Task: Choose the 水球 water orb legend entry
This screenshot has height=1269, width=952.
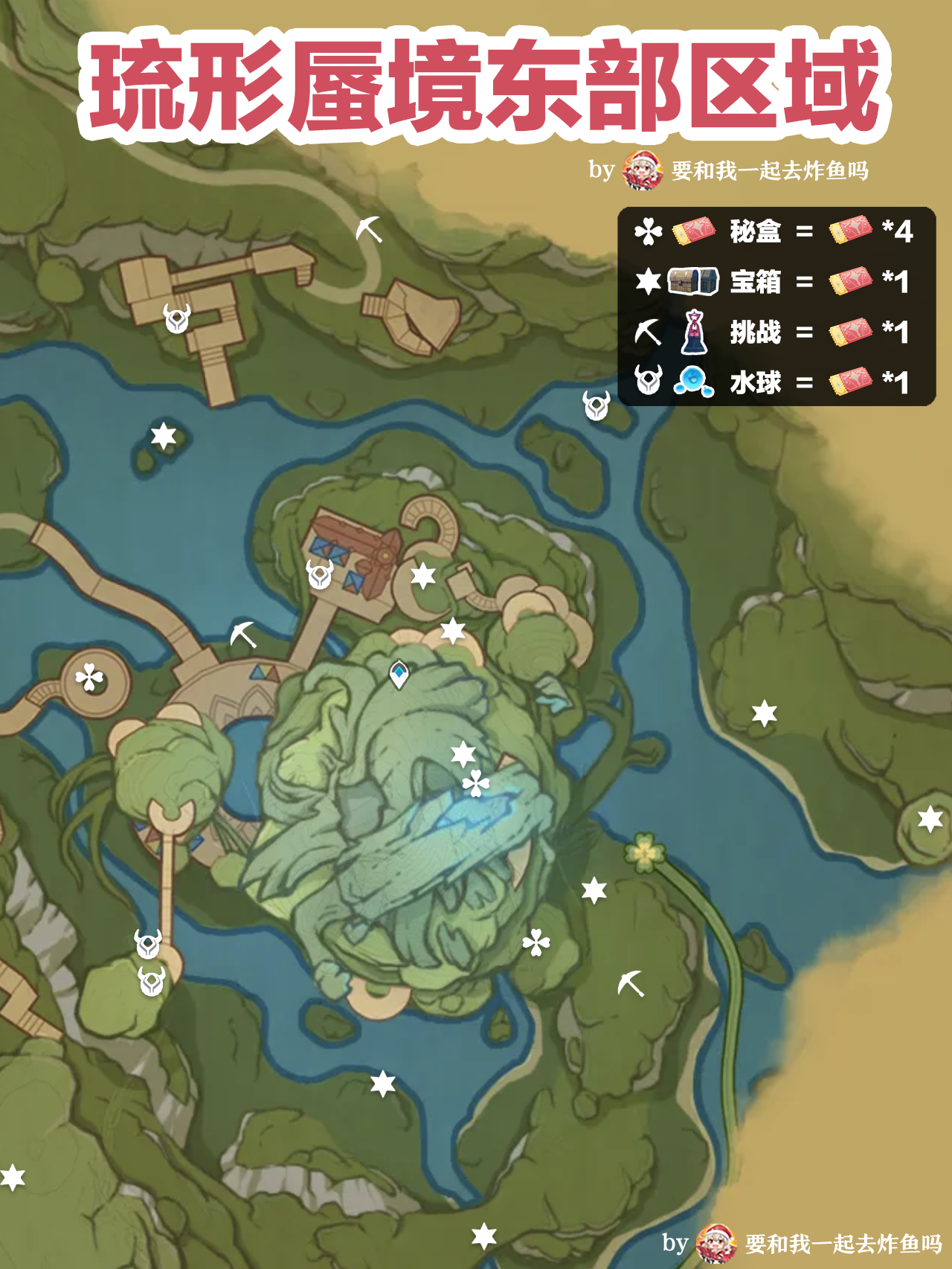Action: (x=754, y=382)
